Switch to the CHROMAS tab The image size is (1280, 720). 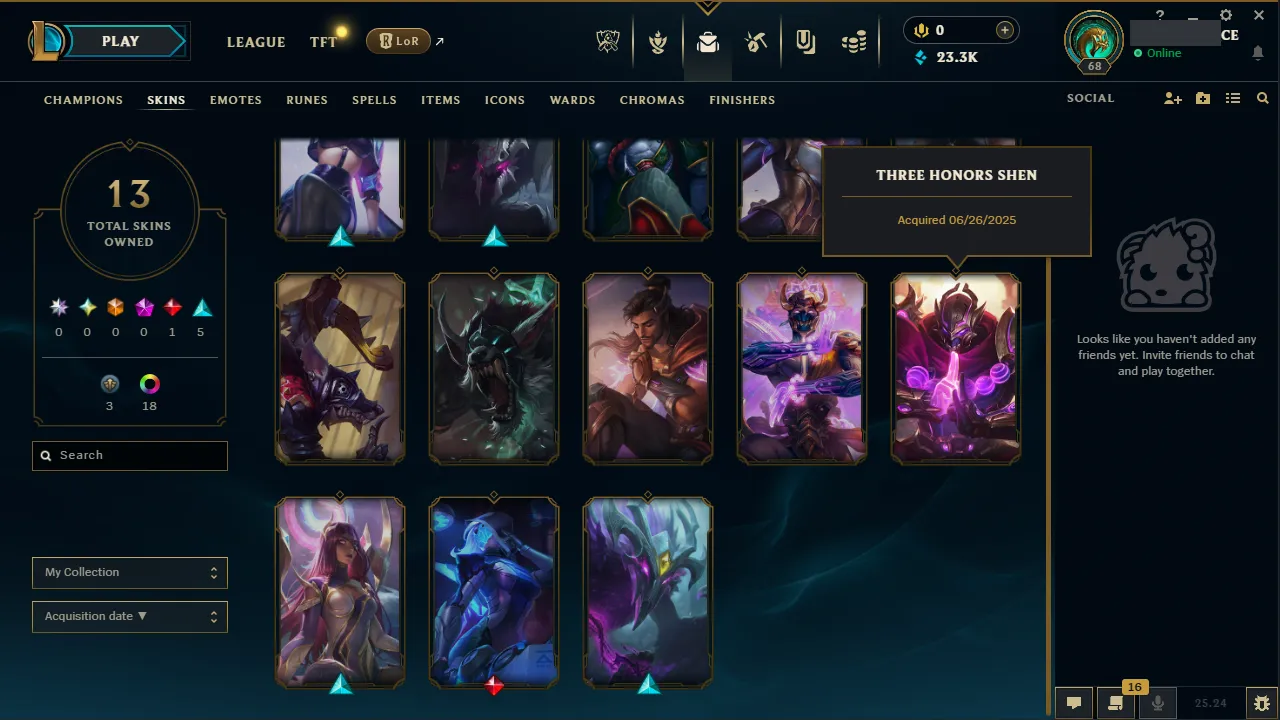[x=652, y=100]
